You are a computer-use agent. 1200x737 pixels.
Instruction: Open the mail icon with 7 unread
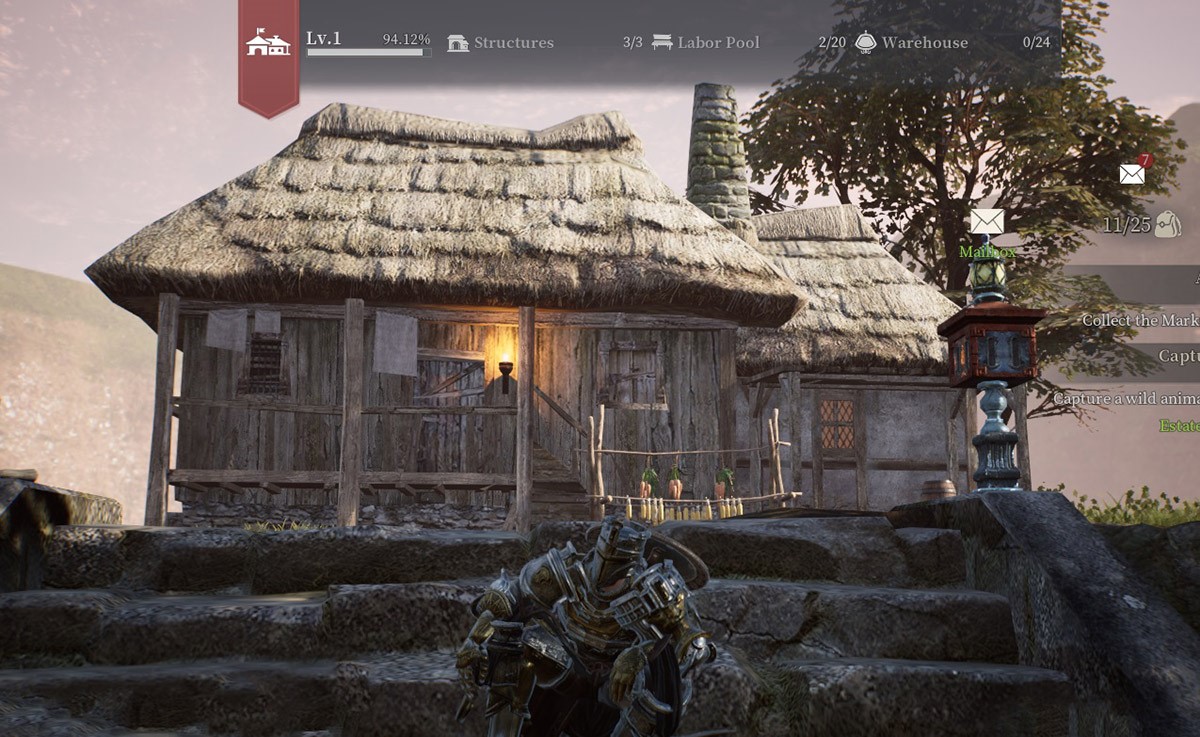click(x=1133, y=174)
